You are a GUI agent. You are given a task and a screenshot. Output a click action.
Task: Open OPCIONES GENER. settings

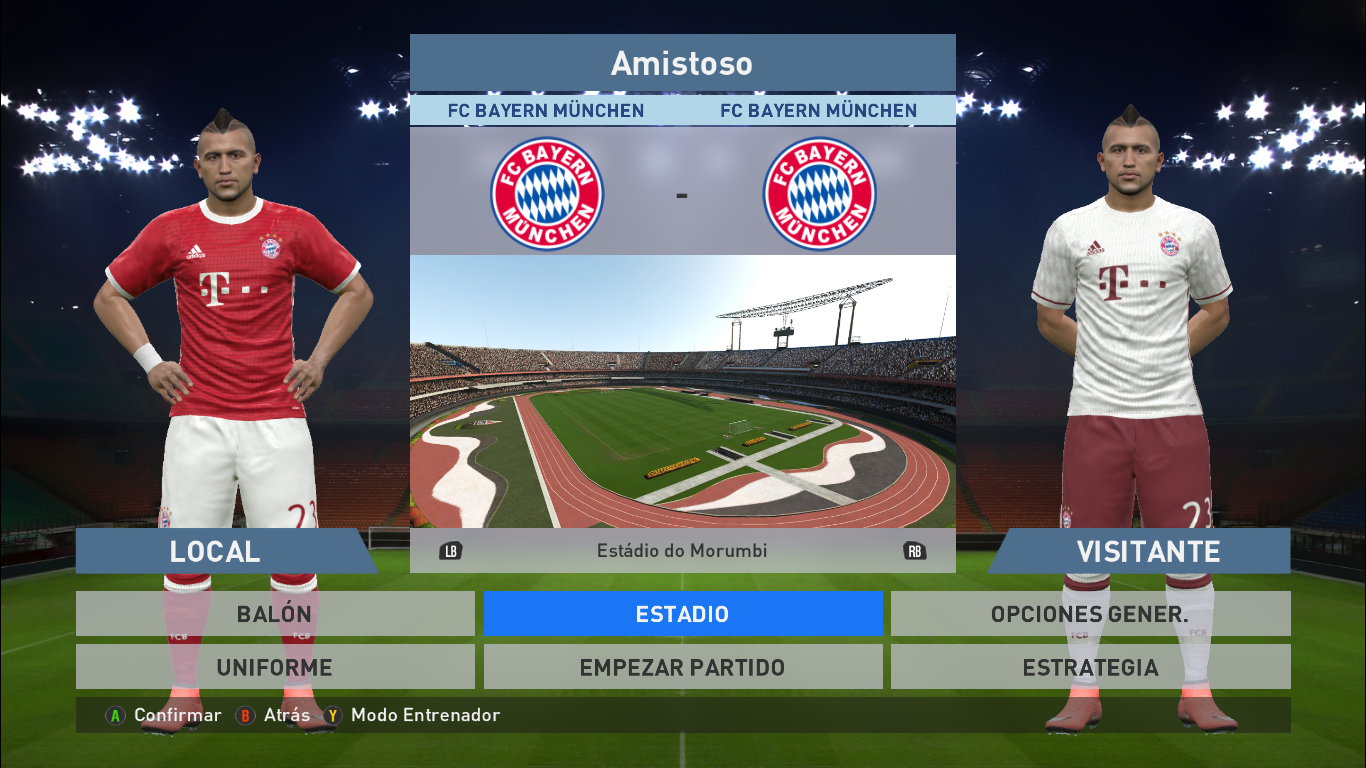click(1091, 613)
